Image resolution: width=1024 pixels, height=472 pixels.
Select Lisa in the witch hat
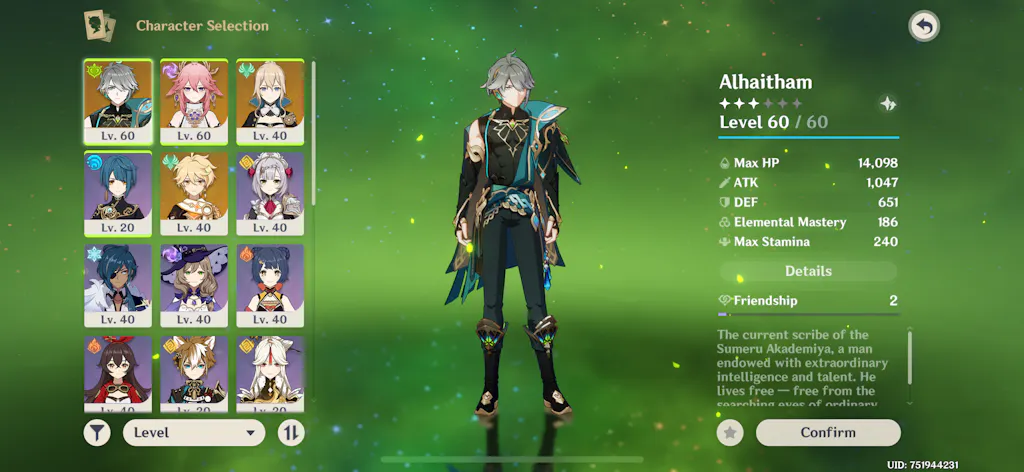coord(194,285)
